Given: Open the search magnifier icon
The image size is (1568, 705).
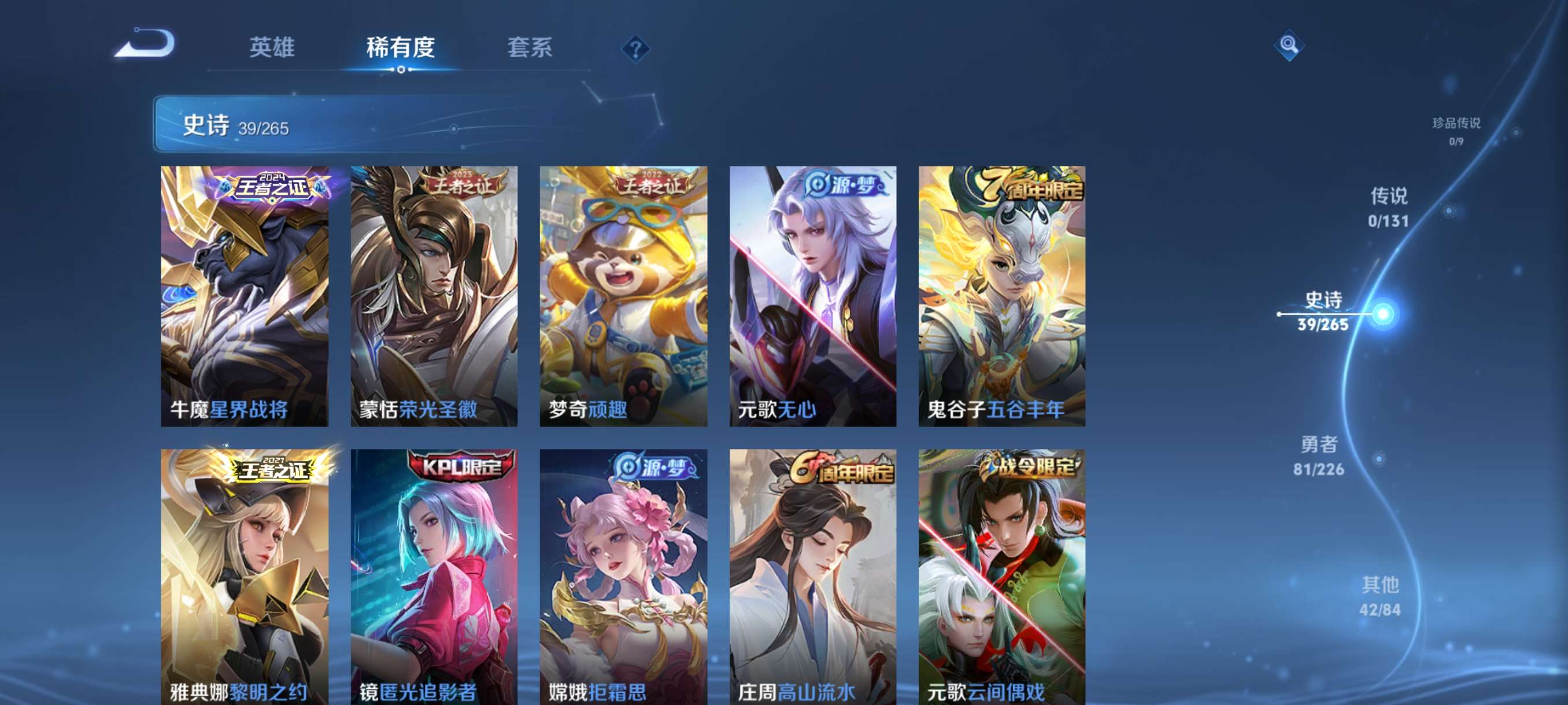Looking at the screenshot, I should tap(1290, 45).
